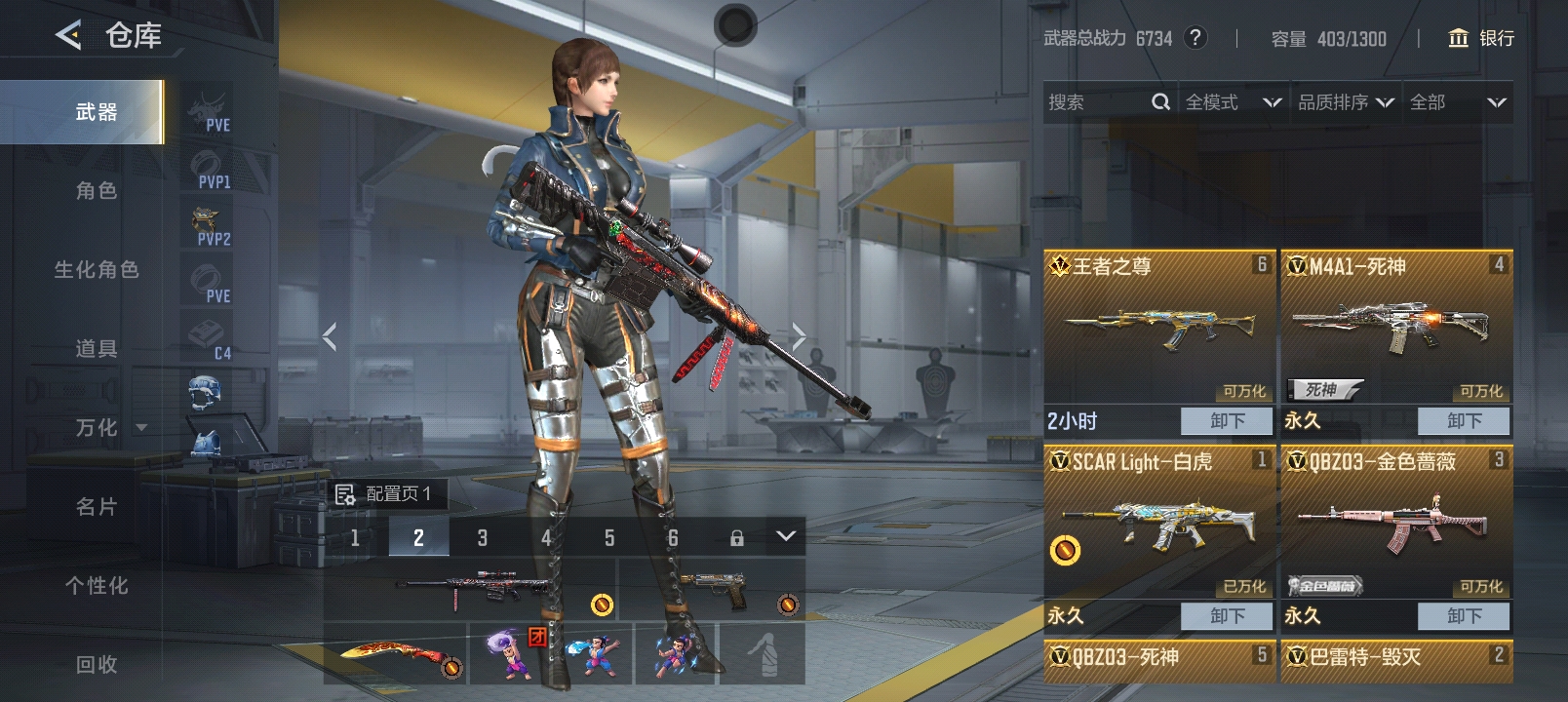Select the 道具 items tab
This screenshot has width=1568, height=702.
[96, 349]
